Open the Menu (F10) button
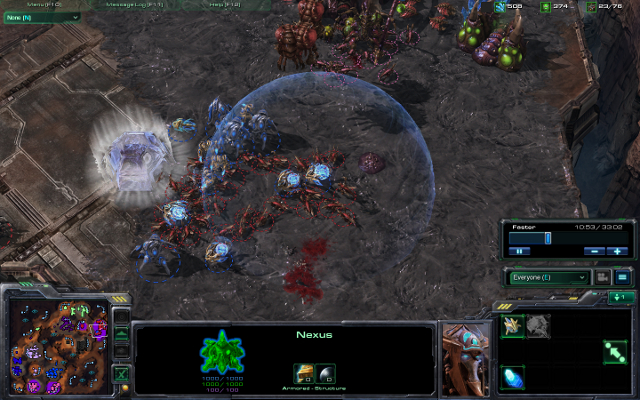Viewport: 640px width, 400px height. pyautogui.click(x=46, y=5)
